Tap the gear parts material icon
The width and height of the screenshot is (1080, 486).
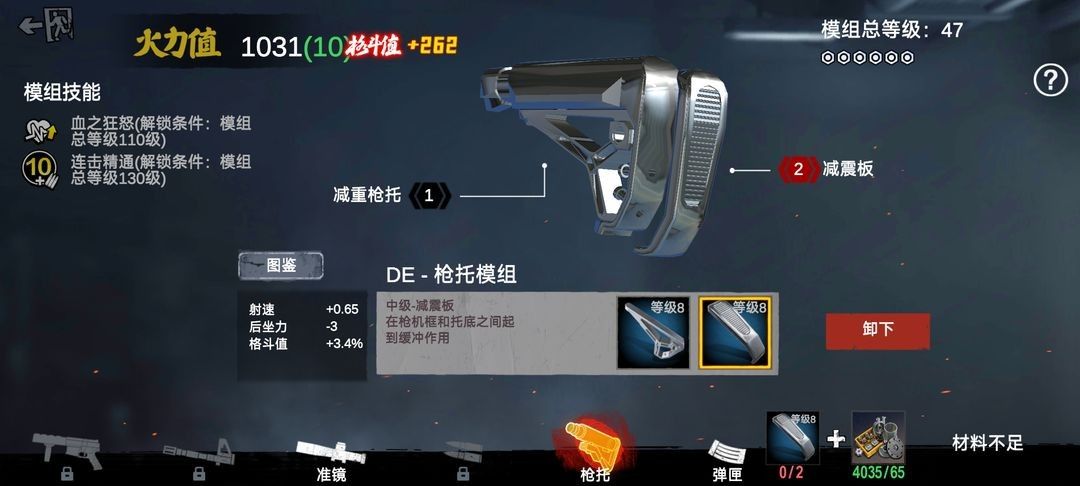(x=878, y=438)
